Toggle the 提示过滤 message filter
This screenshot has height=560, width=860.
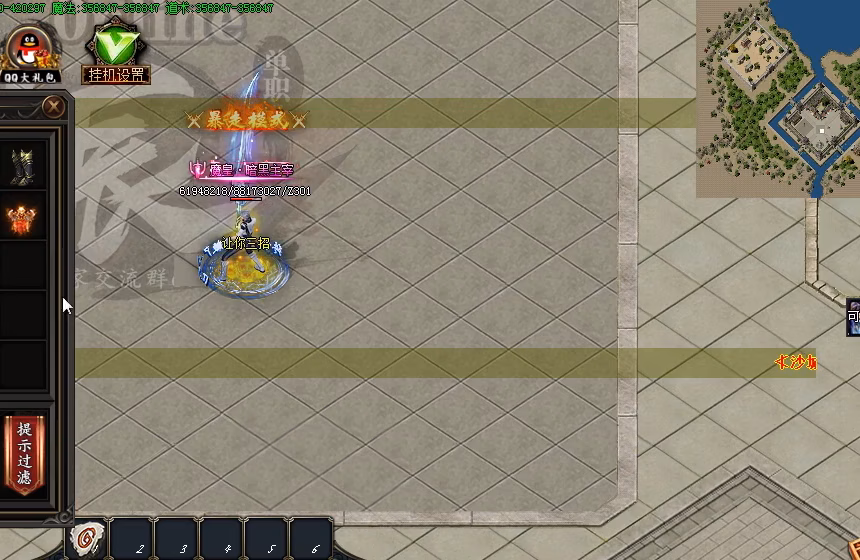click(24, 453)
